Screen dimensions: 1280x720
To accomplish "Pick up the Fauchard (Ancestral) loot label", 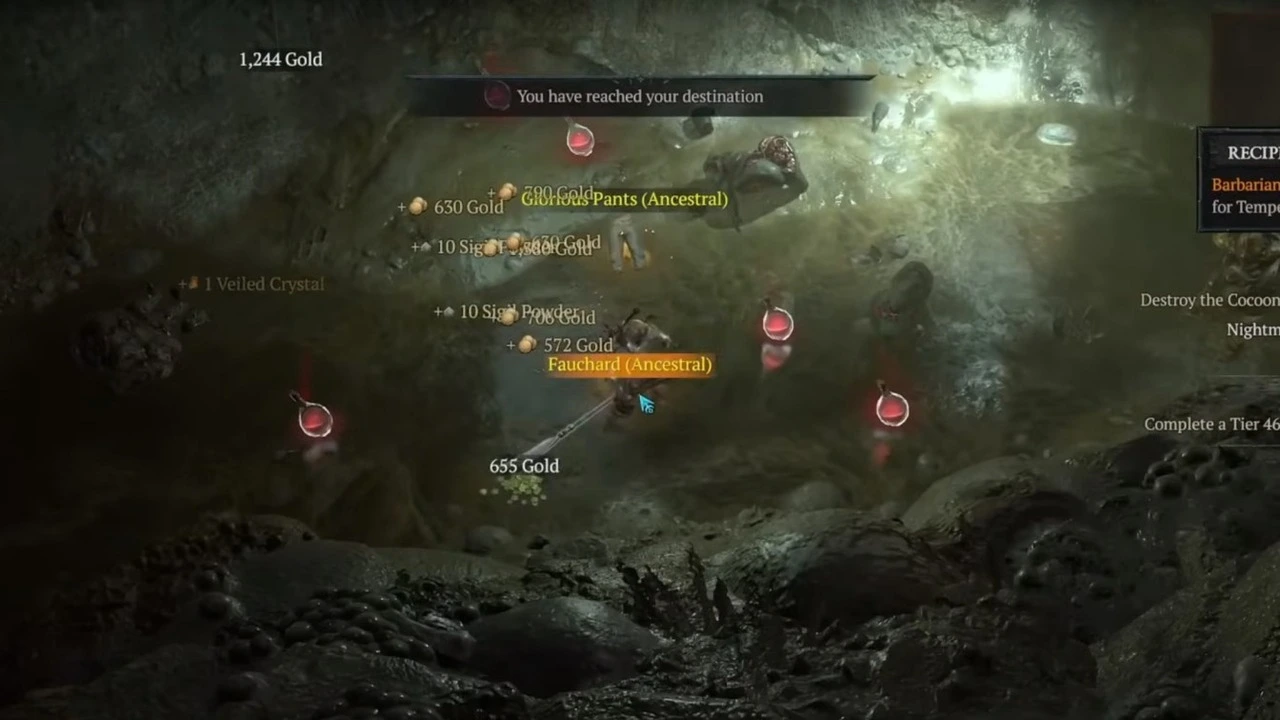I will 629,365.
